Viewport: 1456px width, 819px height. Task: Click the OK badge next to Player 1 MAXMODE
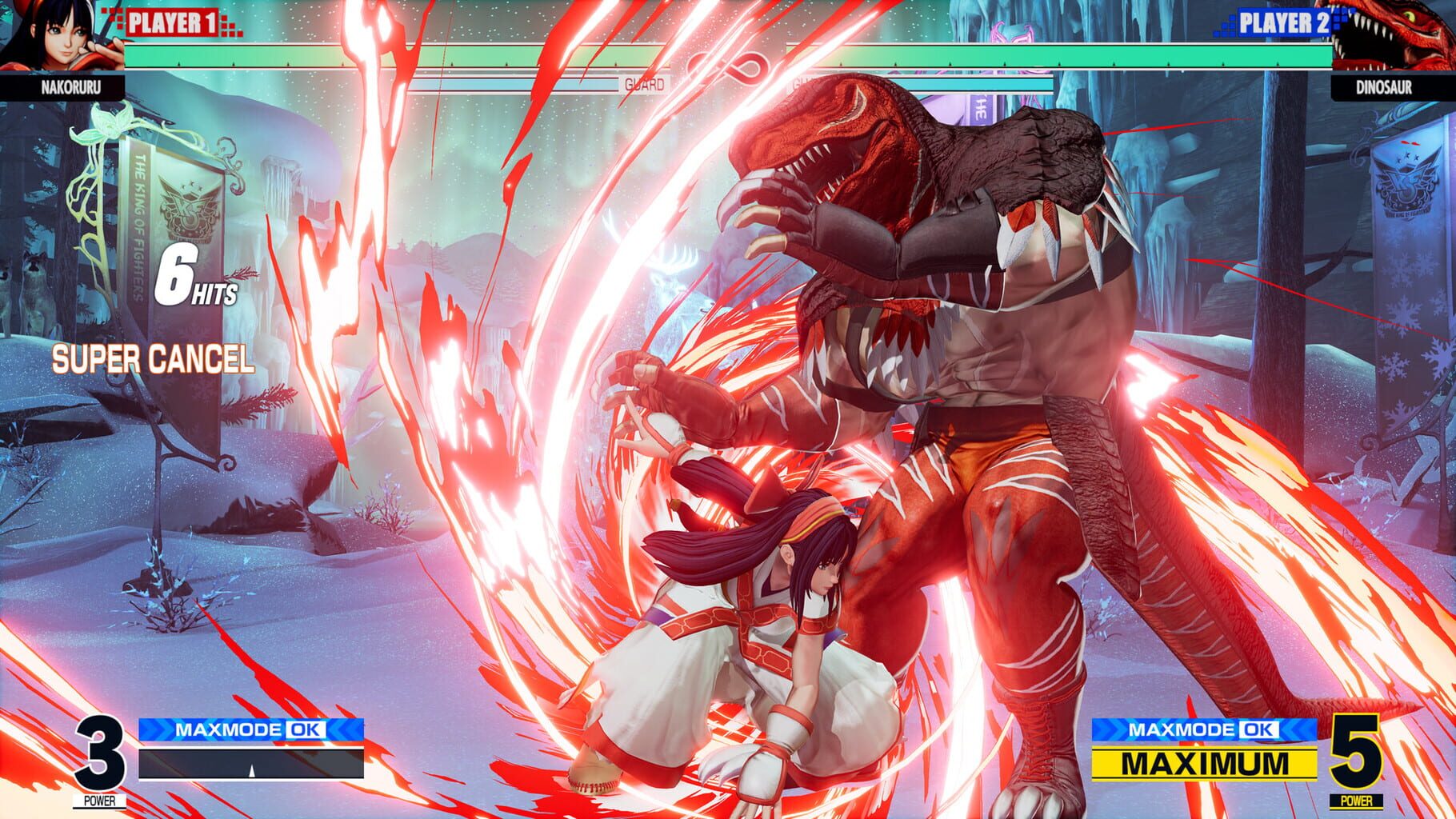[x=304, y=729]
